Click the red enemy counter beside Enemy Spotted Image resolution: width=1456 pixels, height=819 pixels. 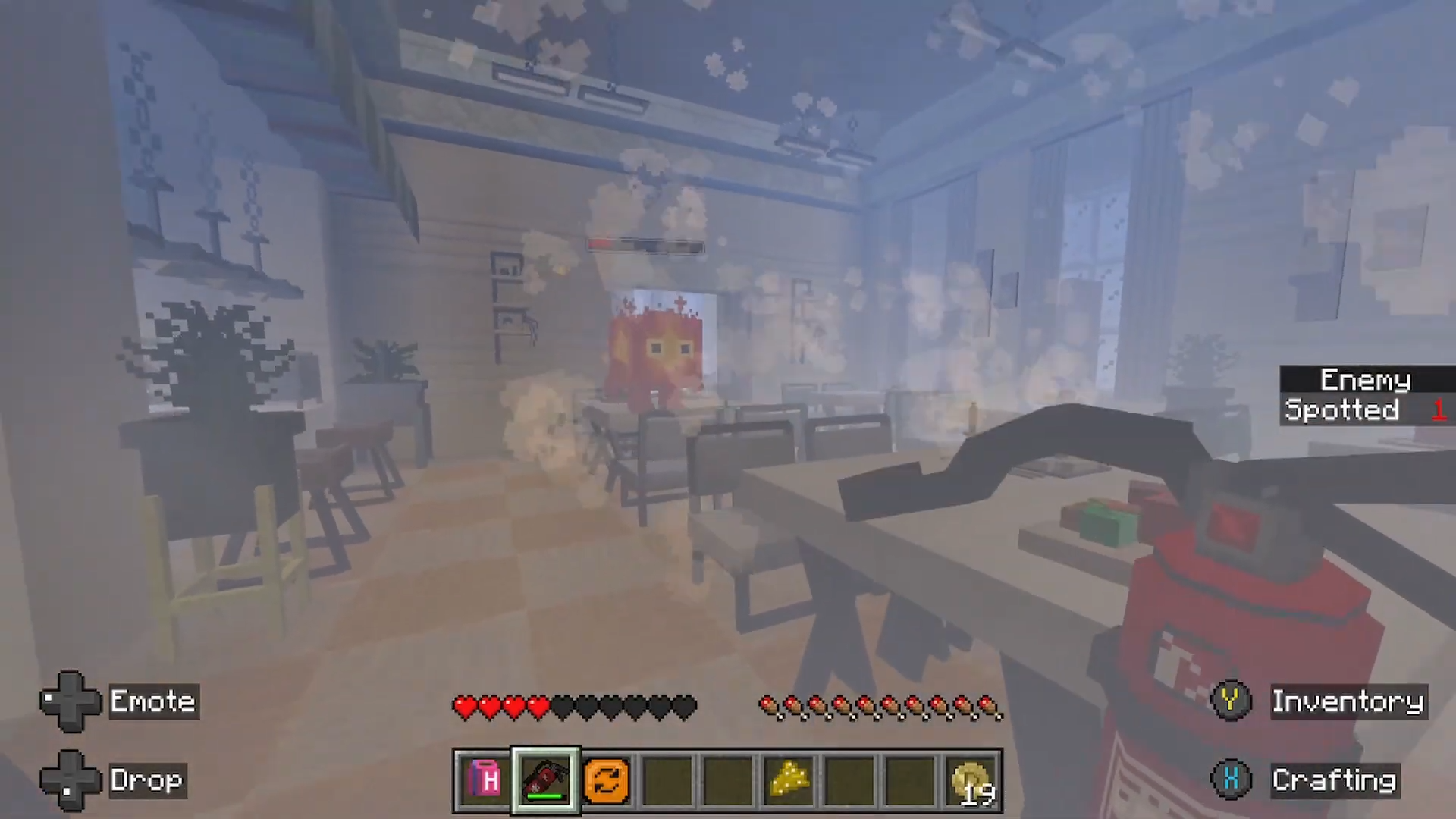(1439, 410)
